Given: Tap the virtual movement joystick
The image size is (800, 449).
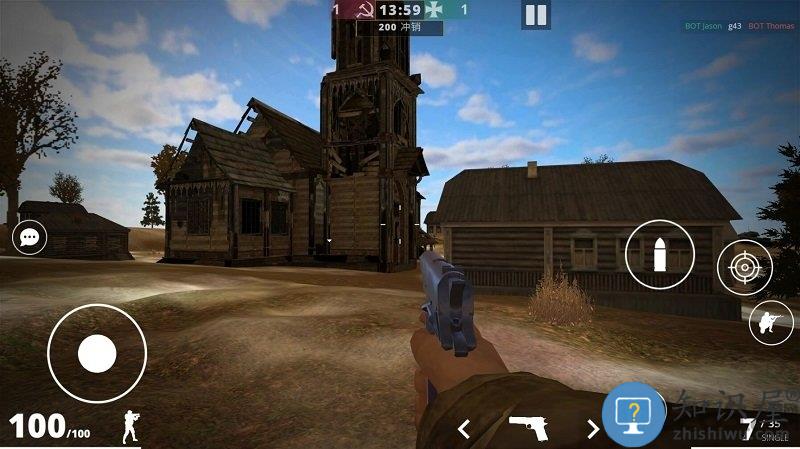Looking at the screenshot, I should pos(97,353).
